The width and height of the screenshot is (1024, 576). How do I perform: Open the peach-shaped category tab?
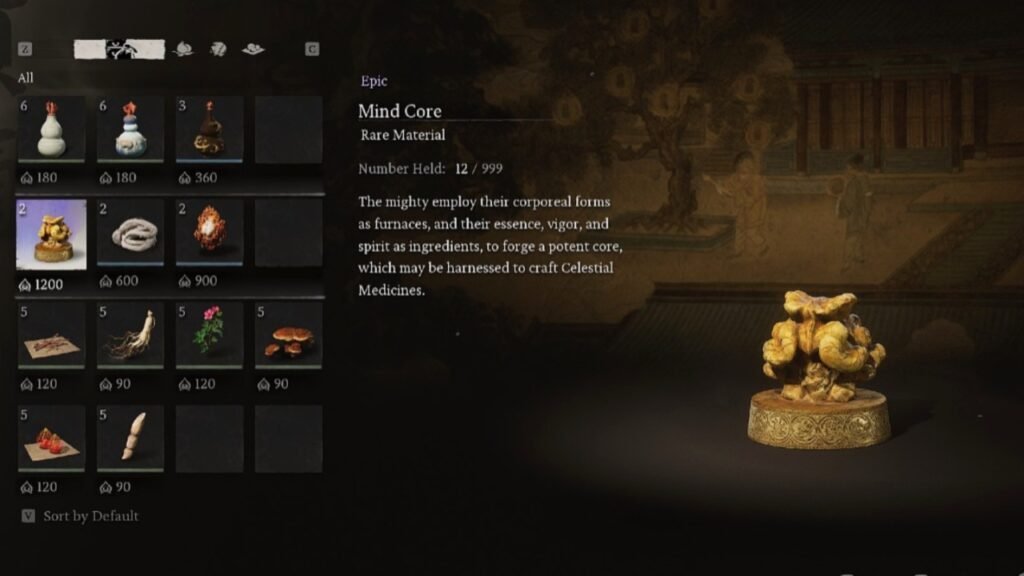tap(183, 49)
